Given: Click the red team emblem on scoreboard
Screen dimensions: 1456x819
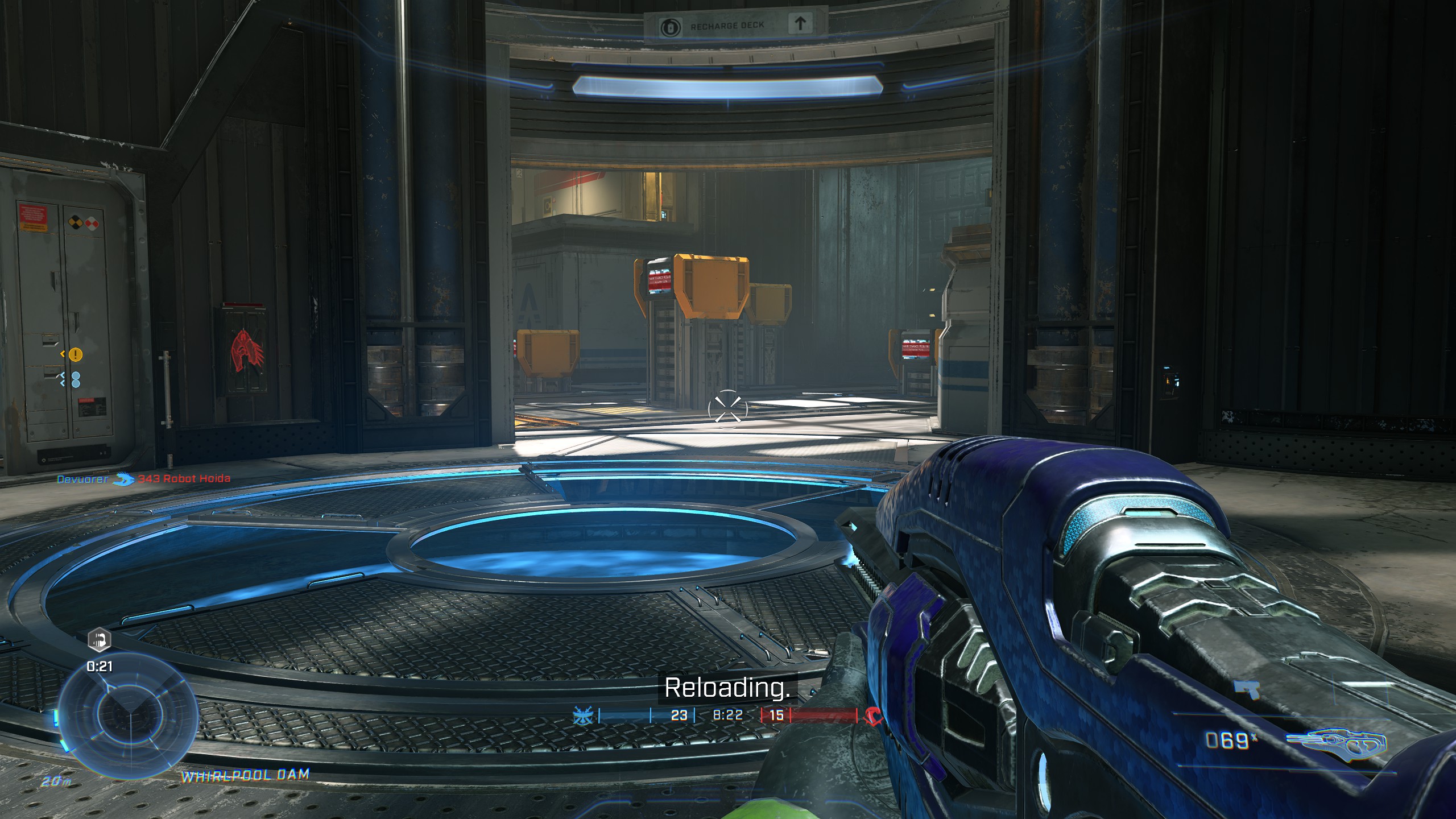Looking at the screenshot, I should point(872,715).
